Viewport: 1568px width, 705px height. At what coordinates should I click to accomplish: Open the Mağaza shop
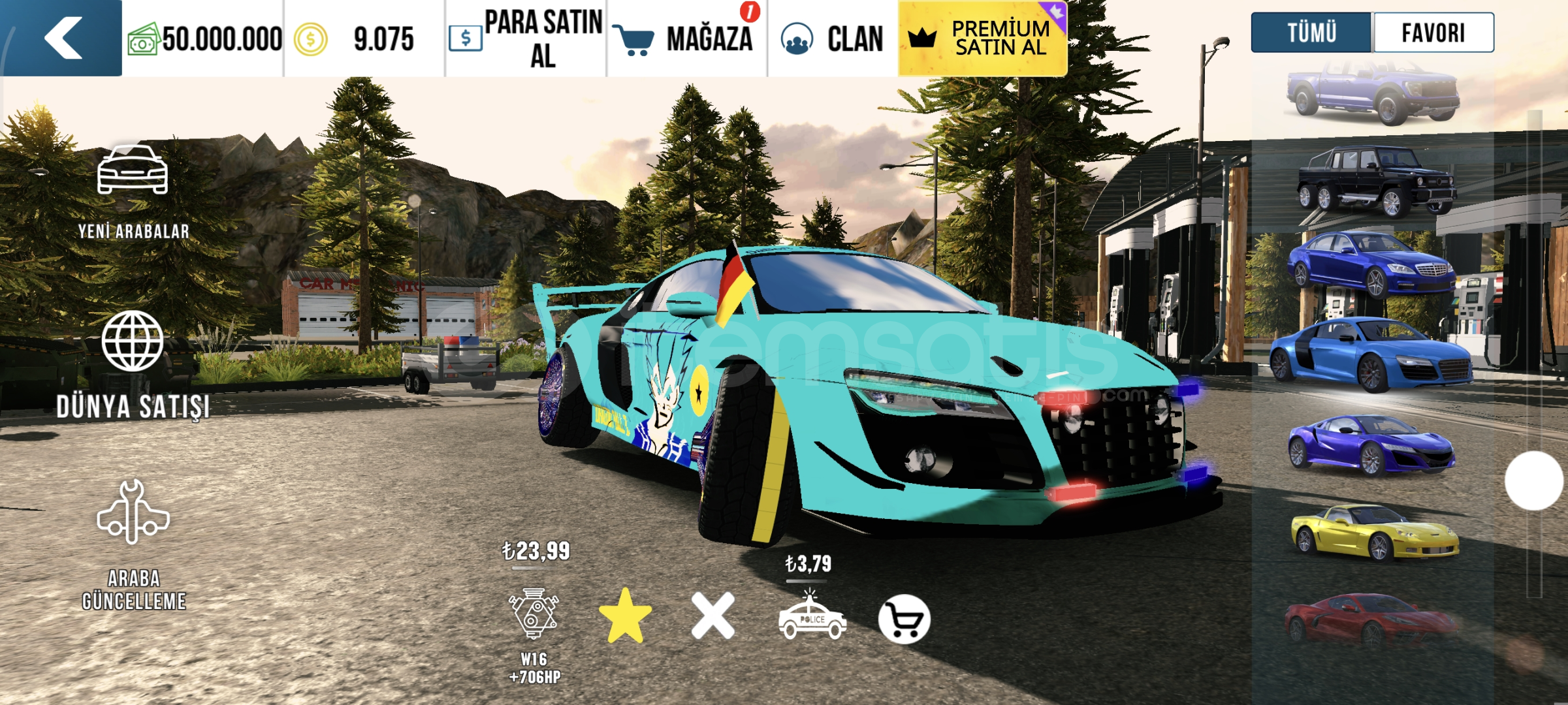pos(686,39)
